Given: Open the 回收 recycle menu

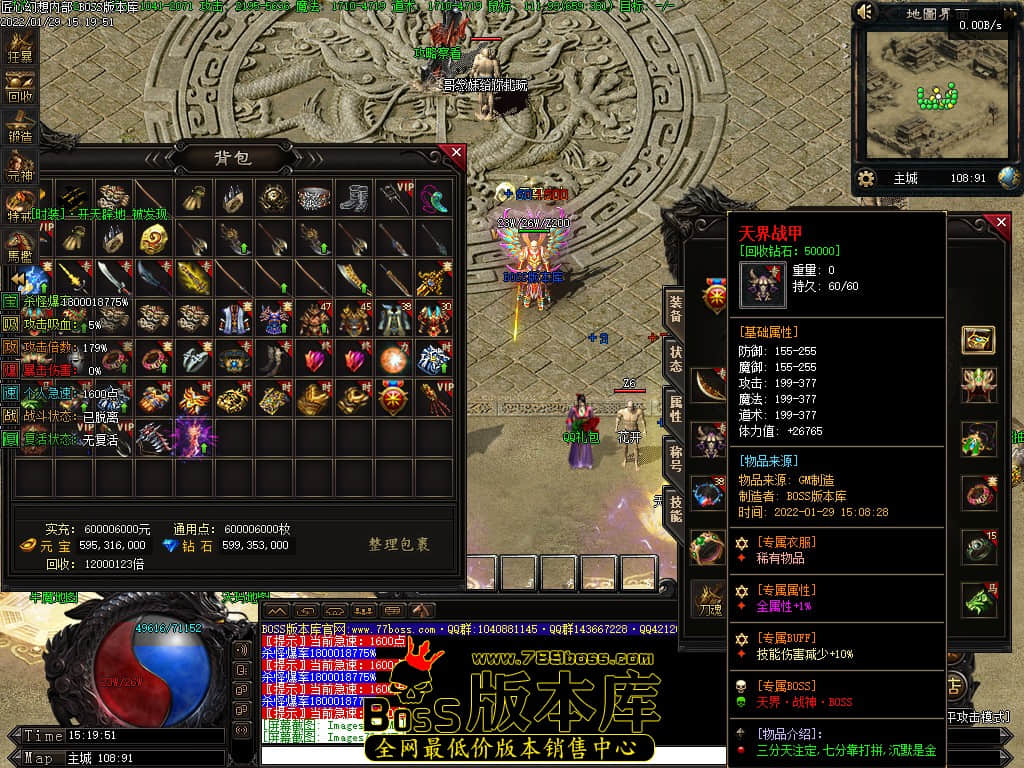Looking at the screenshot, I should tap(20, 90).
